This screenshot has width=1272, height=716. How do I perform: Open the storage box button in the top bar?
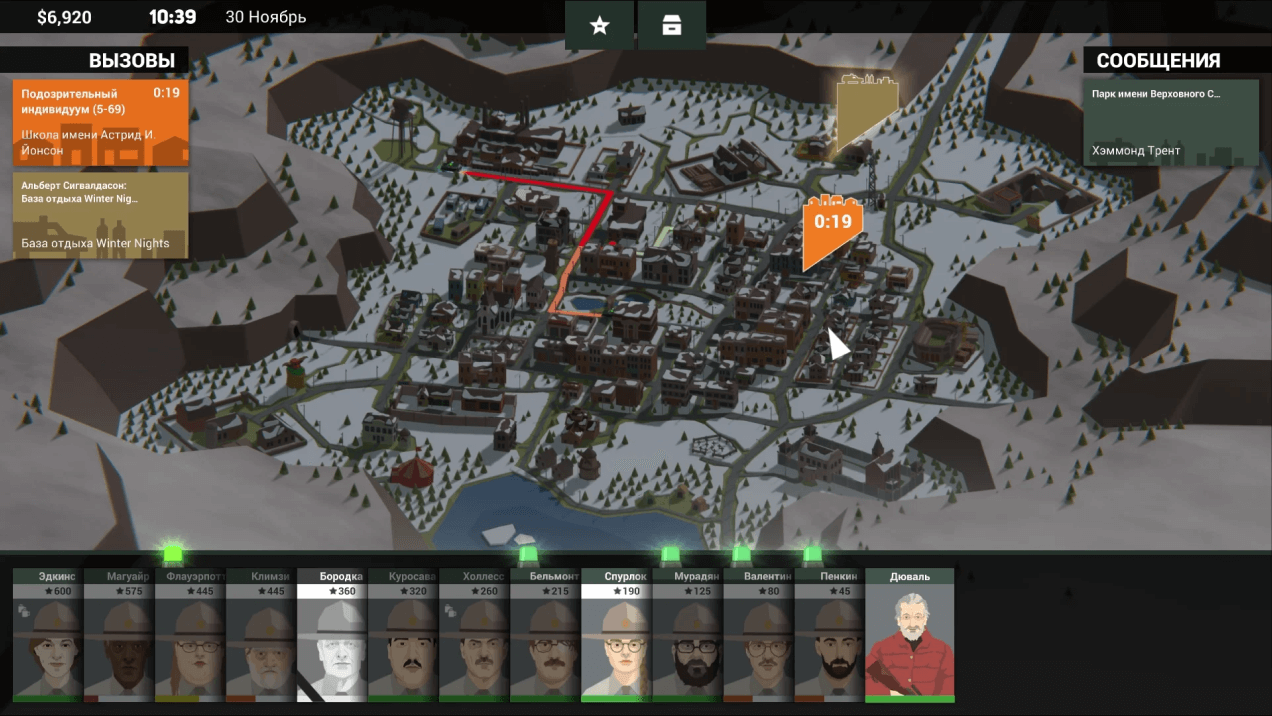(672, 26)
